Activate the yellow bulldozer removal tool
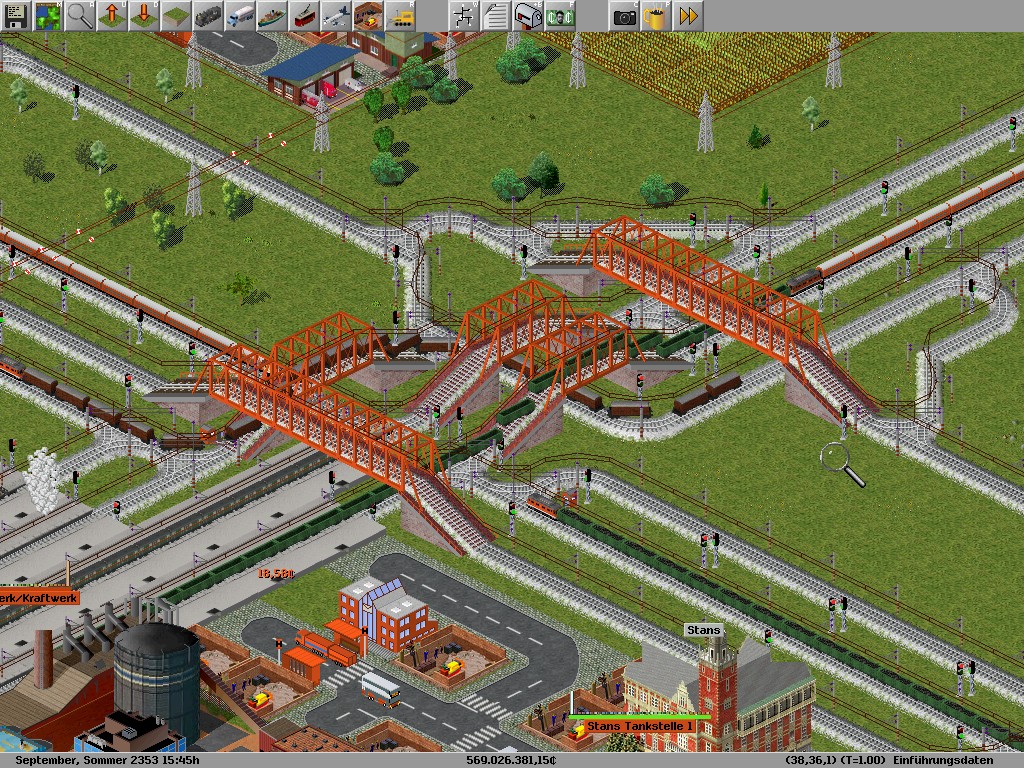Screen dimensions: 1024x768 pyautogui.click(x=400, y=16)
